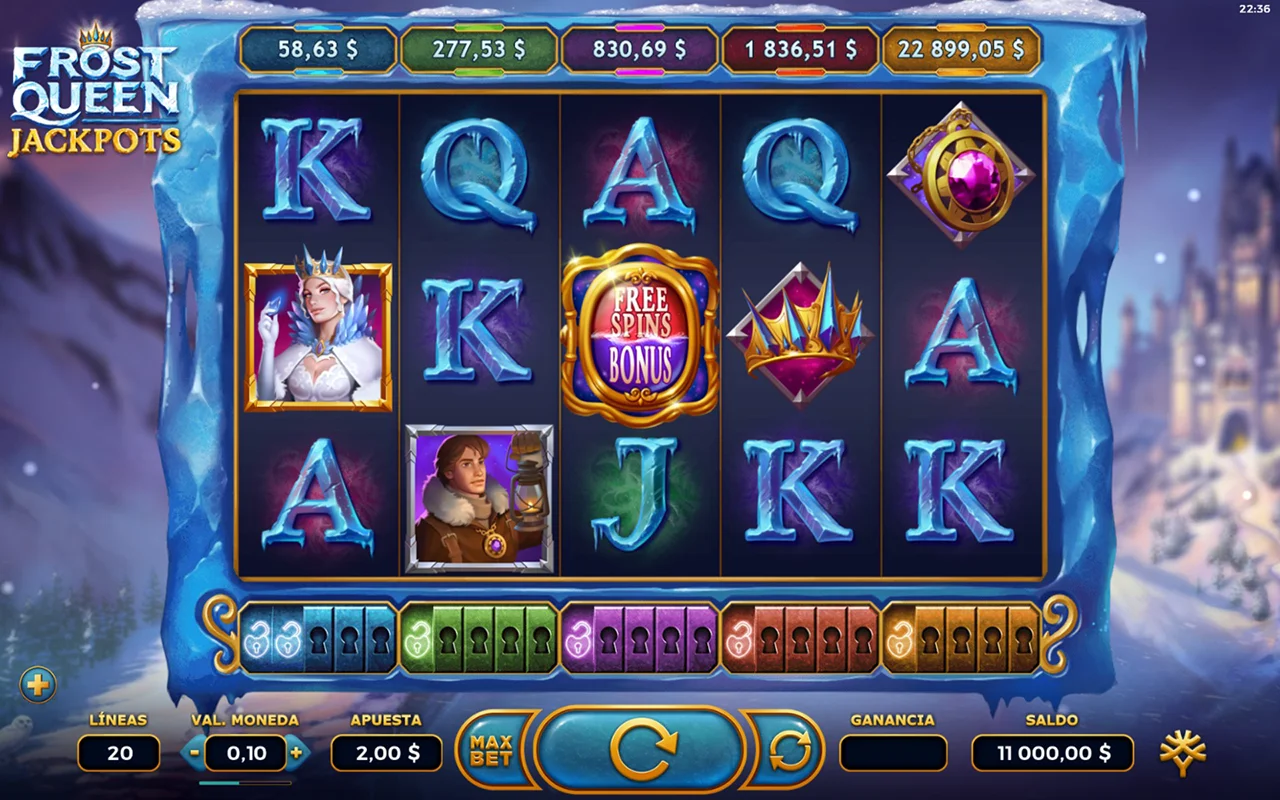Increase the coin value with plus
Viewport: 1280px width, 800px height.
point(296,753)
